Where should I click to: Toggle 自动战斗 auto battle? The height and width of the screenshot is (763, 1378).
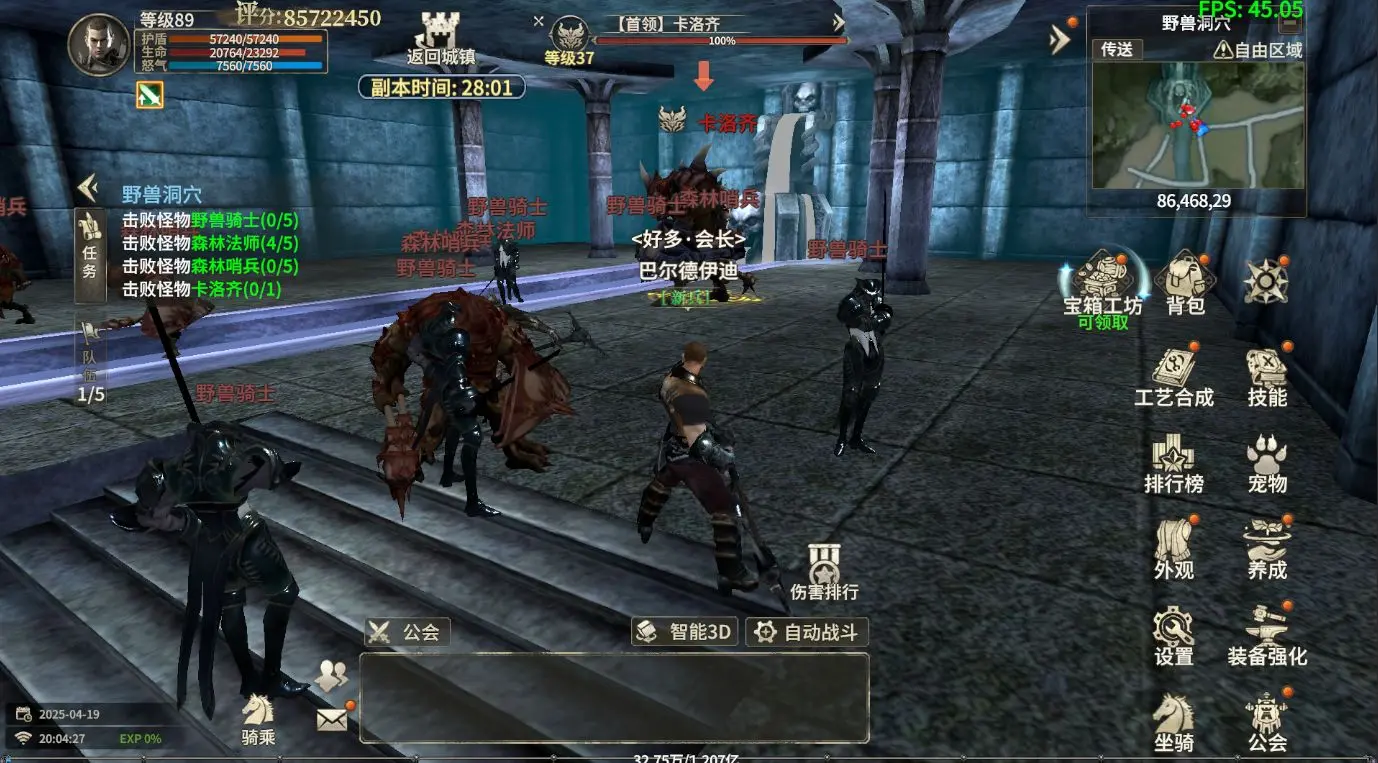point(807,632)
